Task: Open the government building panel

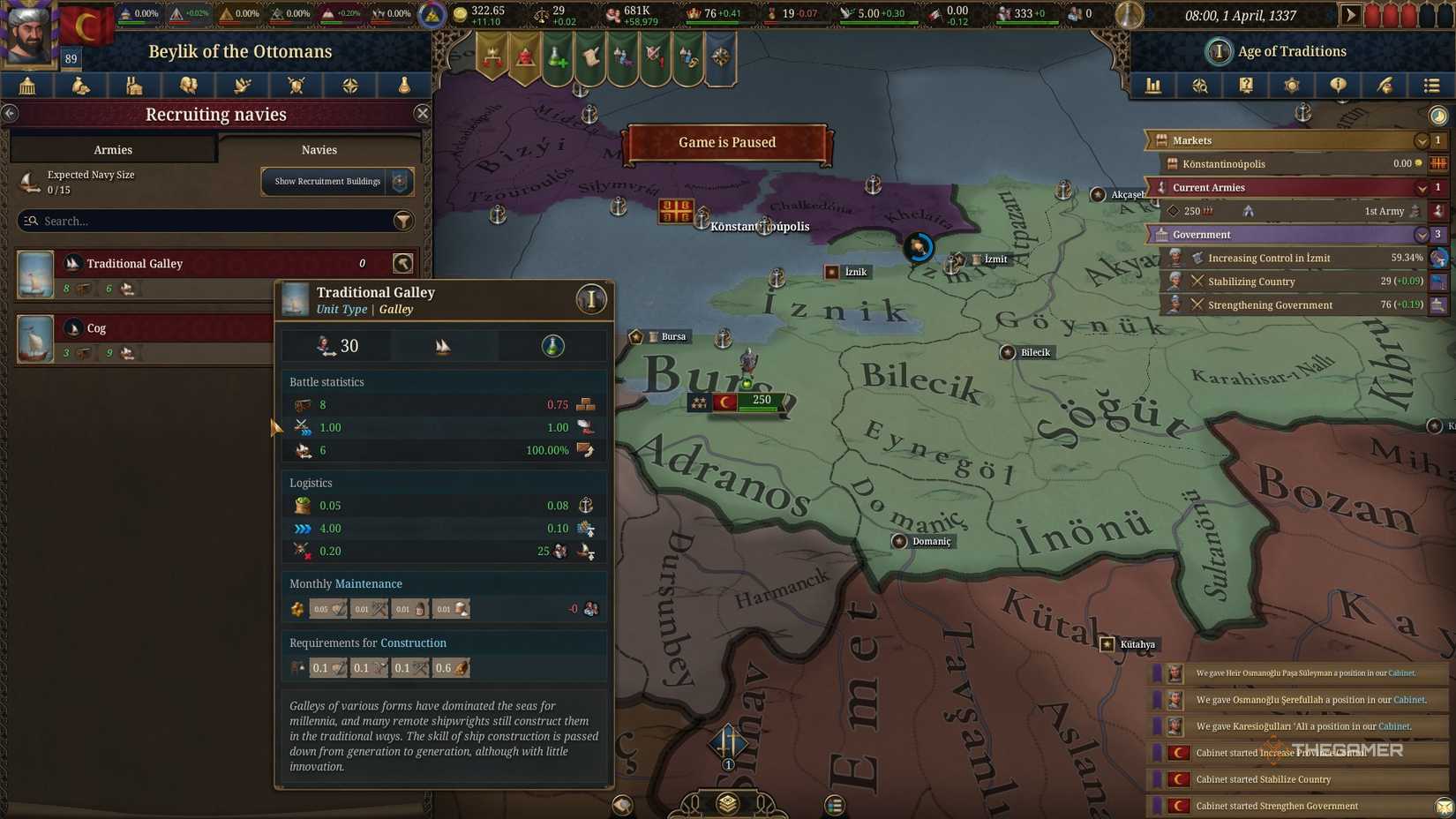Action: [x=26, y=86]
